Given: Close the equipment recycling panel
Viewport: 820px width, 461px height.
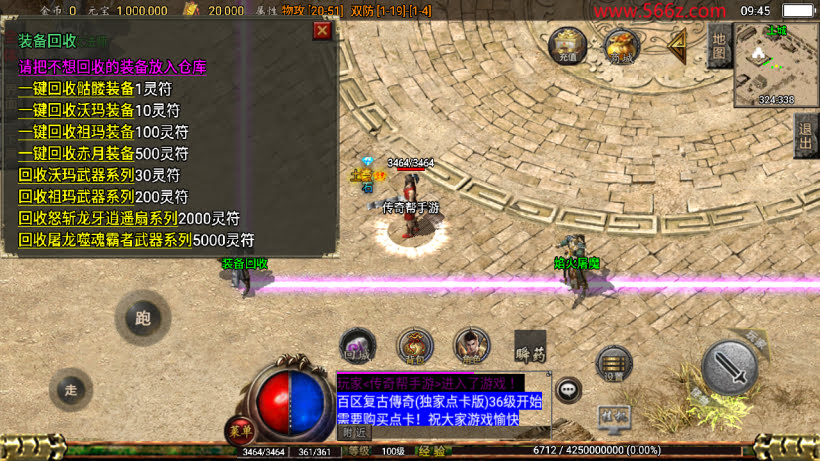Looking at the screenshot, I should [322, 31].
